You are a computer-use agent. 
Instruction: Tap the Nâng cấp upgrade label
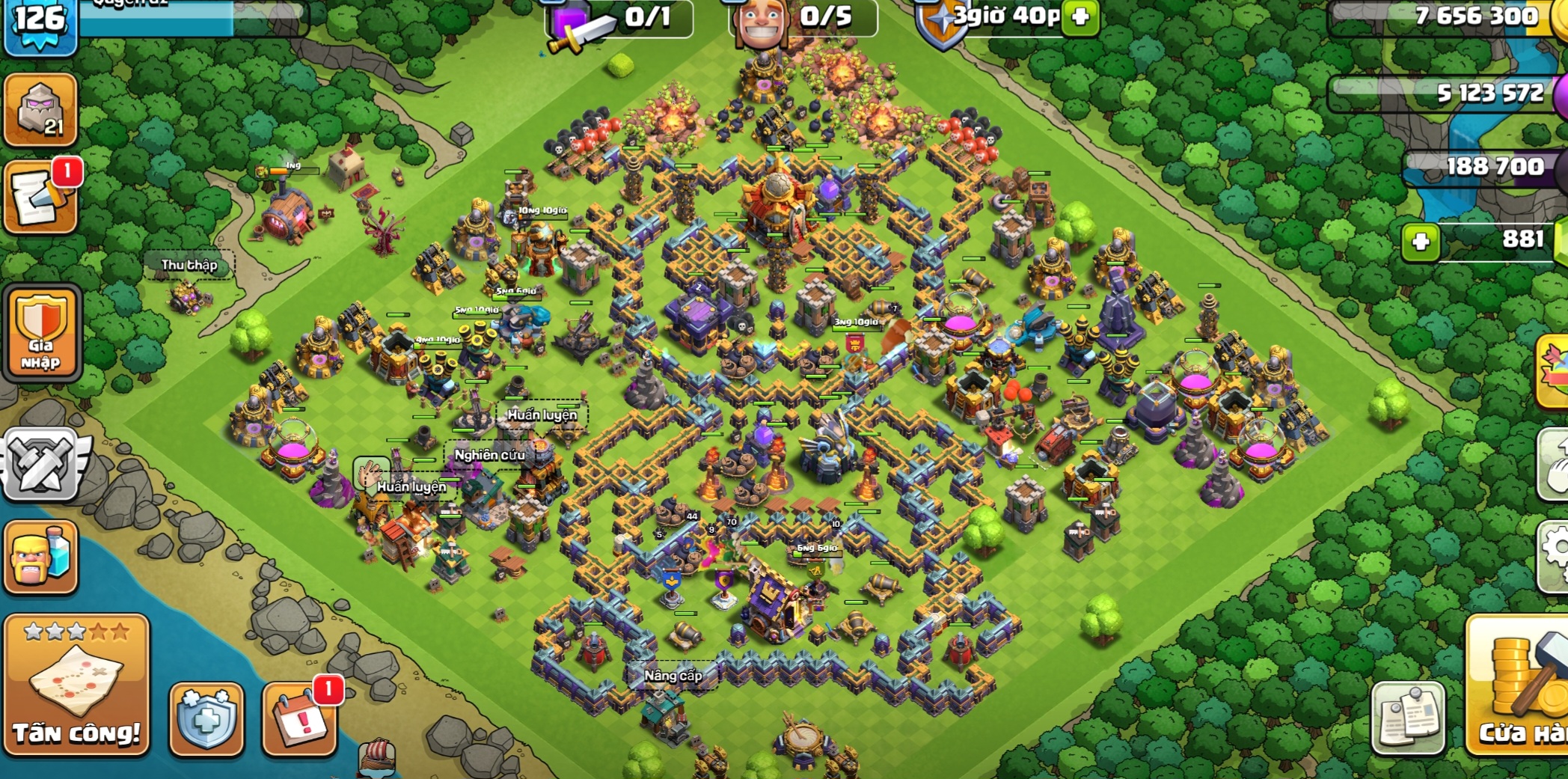tap(673, 676)
